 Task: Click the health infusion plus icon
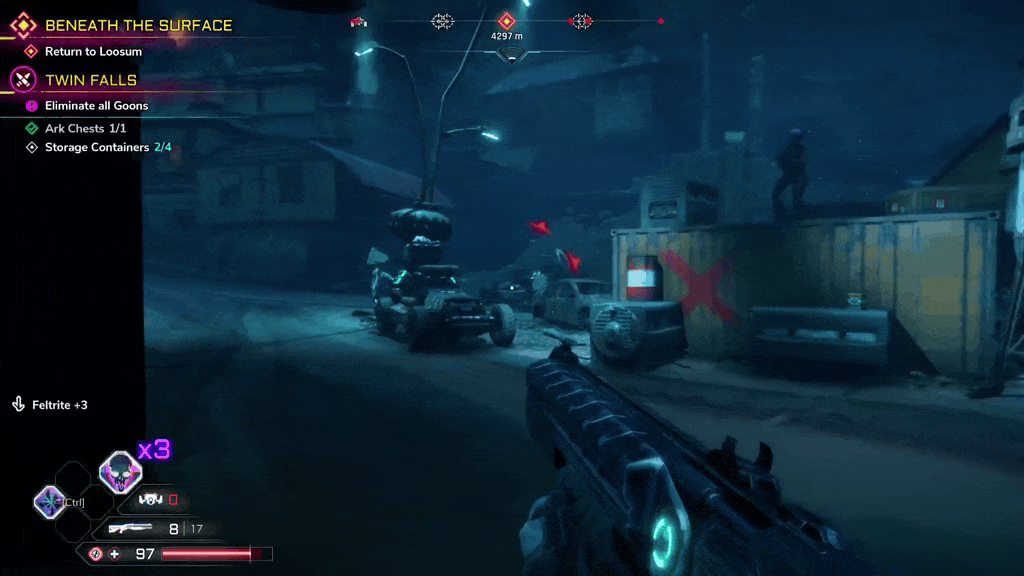(x=114, y=554)
